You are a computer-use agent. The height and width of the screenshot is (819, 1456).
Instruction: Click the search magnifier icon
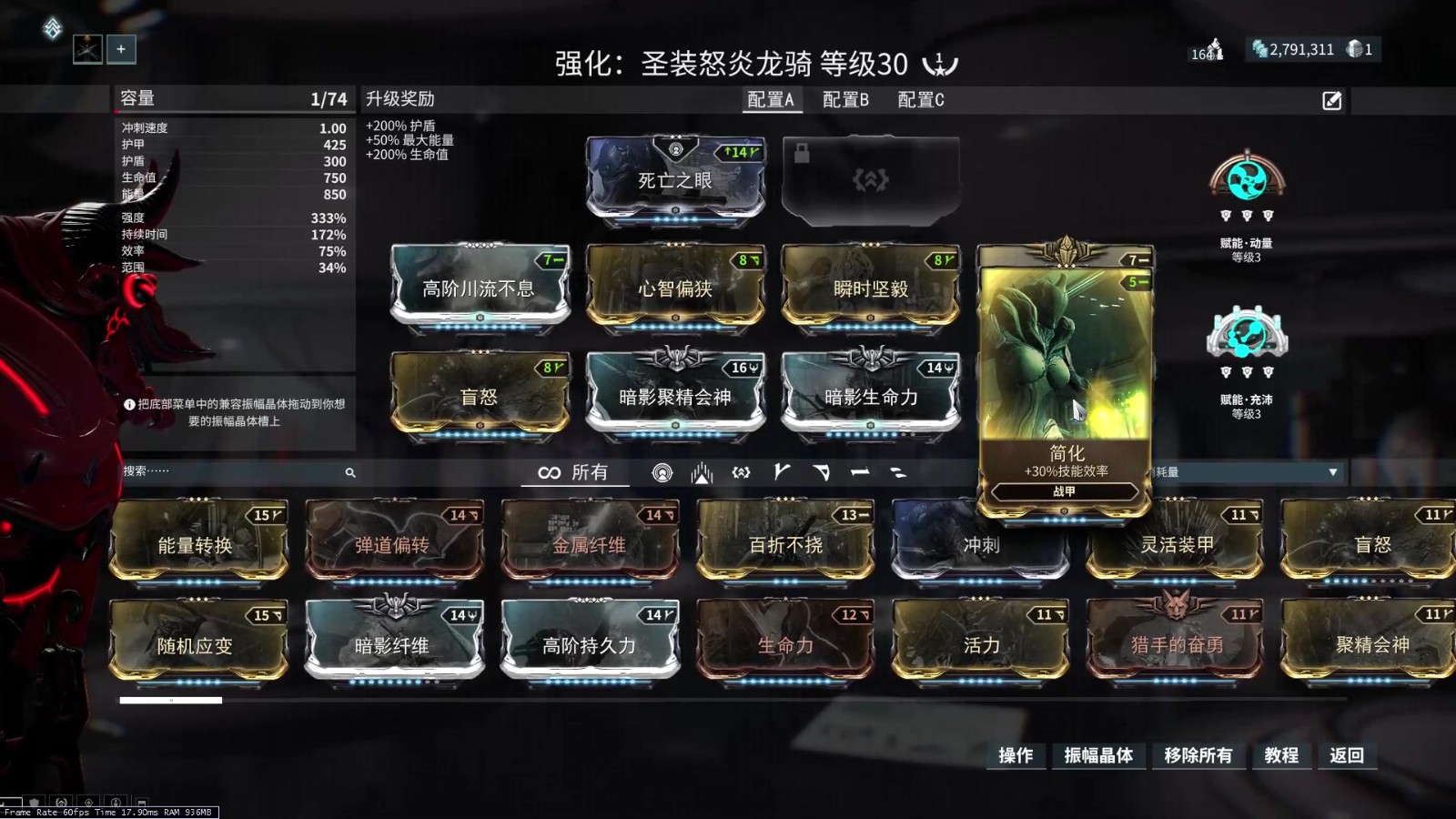coord(350,473)
